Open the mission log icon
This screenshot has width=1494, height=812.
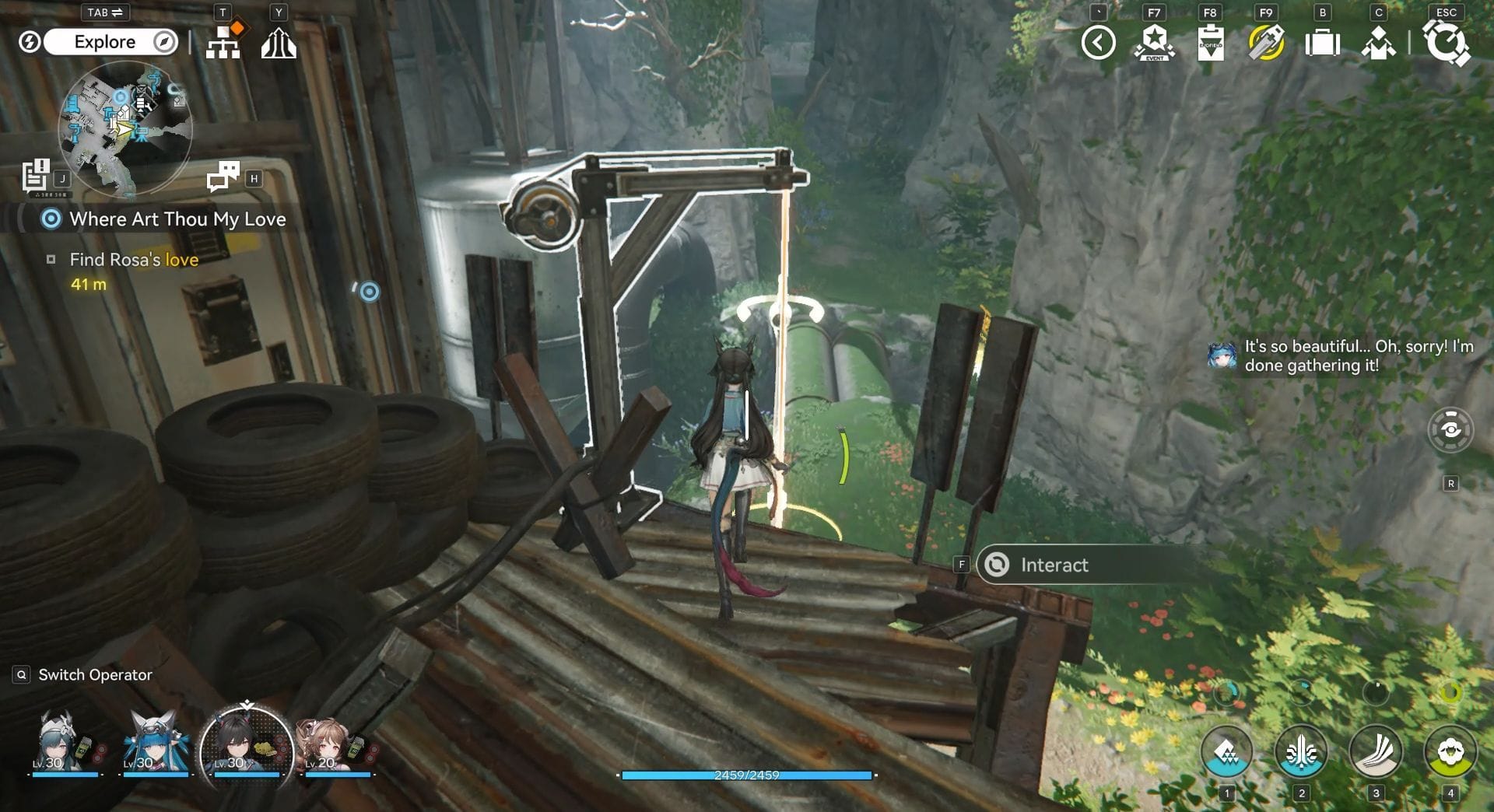point(36,175)
